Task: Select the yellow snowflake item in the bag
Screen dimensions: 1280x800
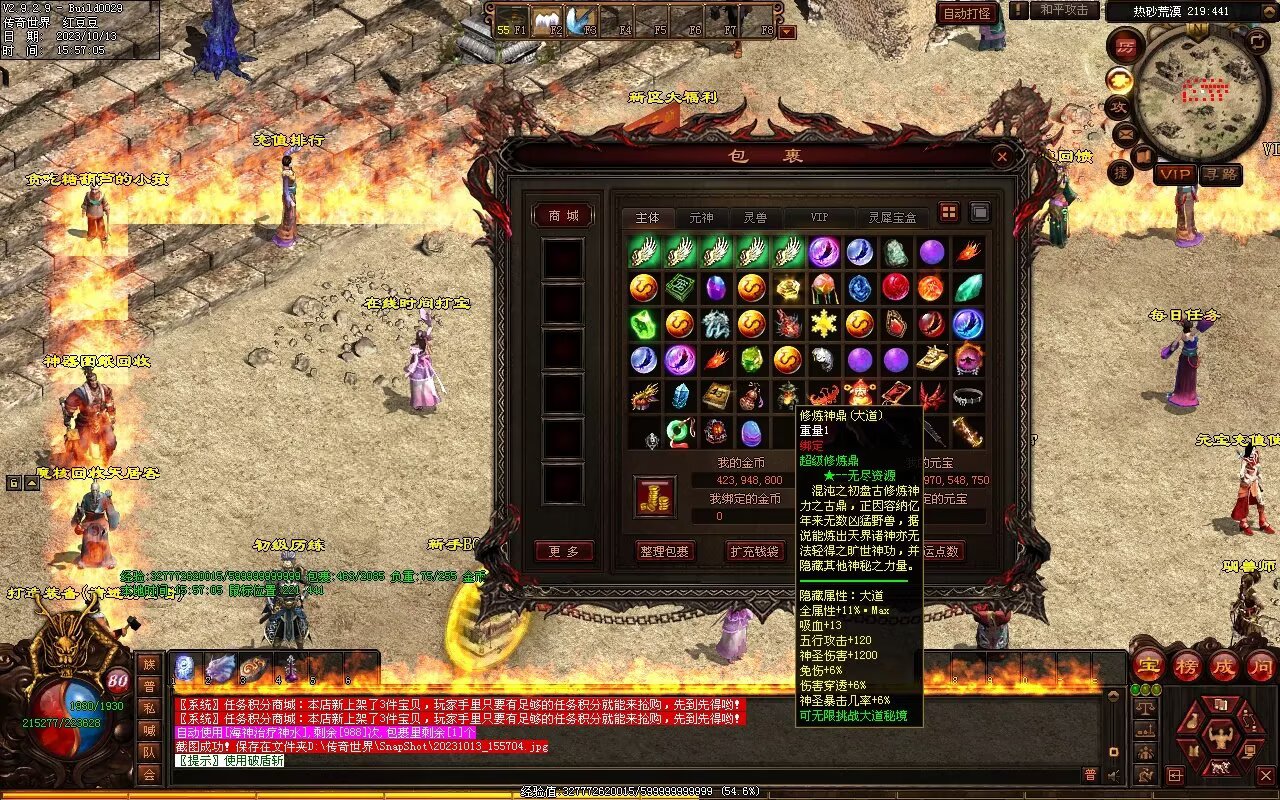Action: click(x=824, y=324)
